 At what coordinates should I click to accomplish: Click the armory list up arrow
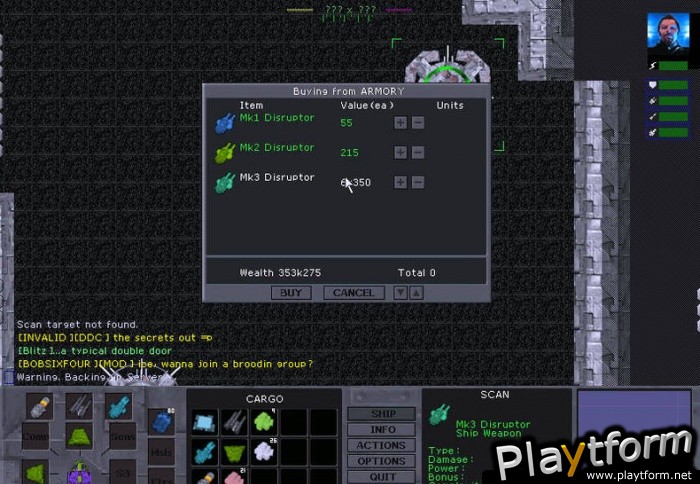416,293
